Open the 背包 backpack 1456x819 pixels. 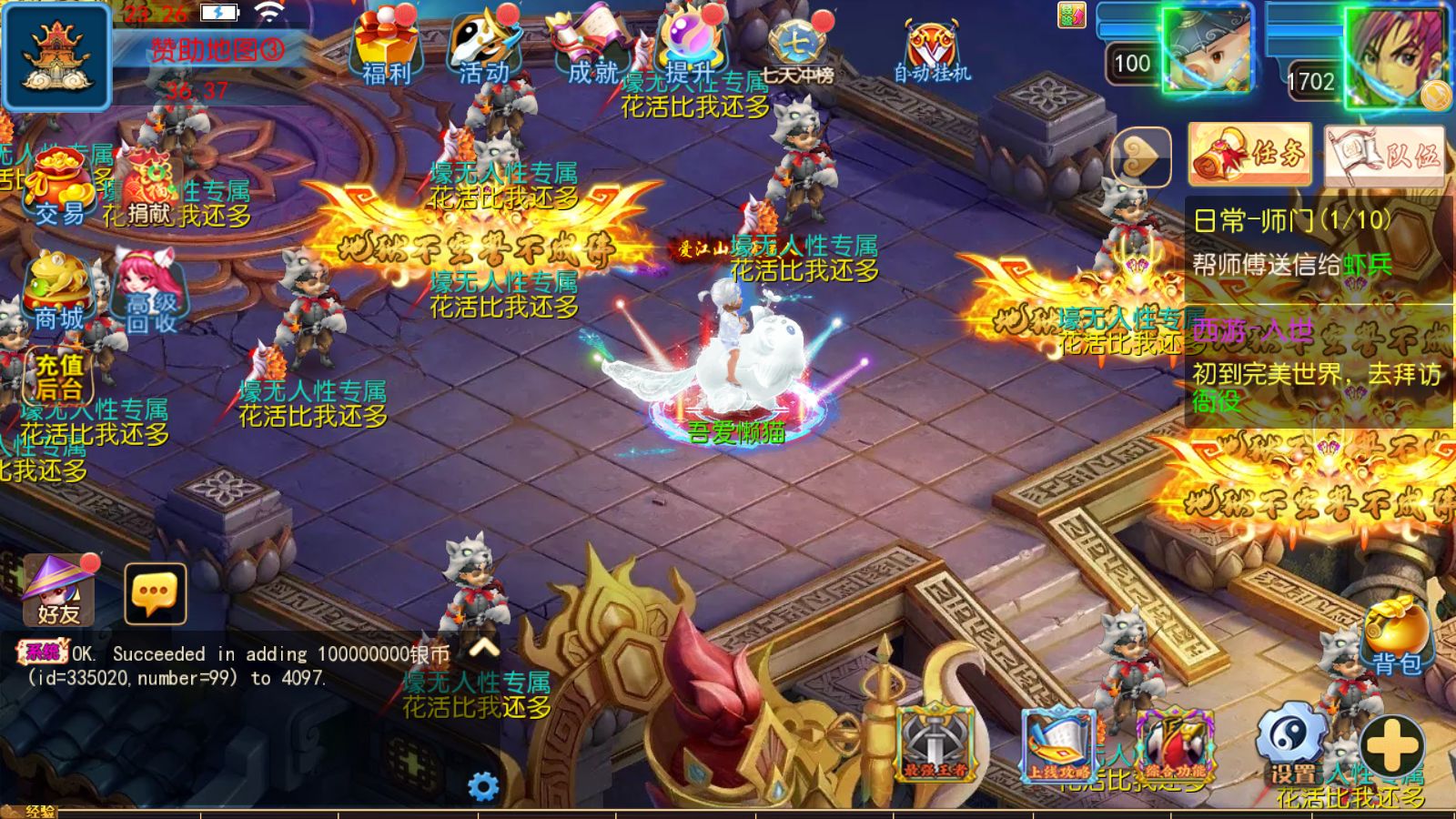(x=1396, y=637)
